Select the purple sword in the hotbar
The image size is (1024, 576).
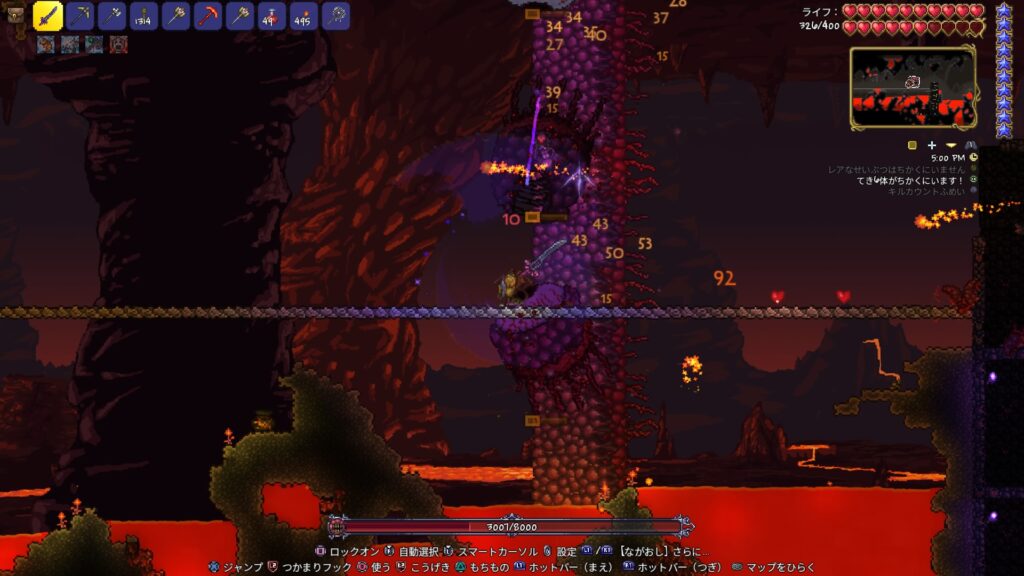coord(48,15)
